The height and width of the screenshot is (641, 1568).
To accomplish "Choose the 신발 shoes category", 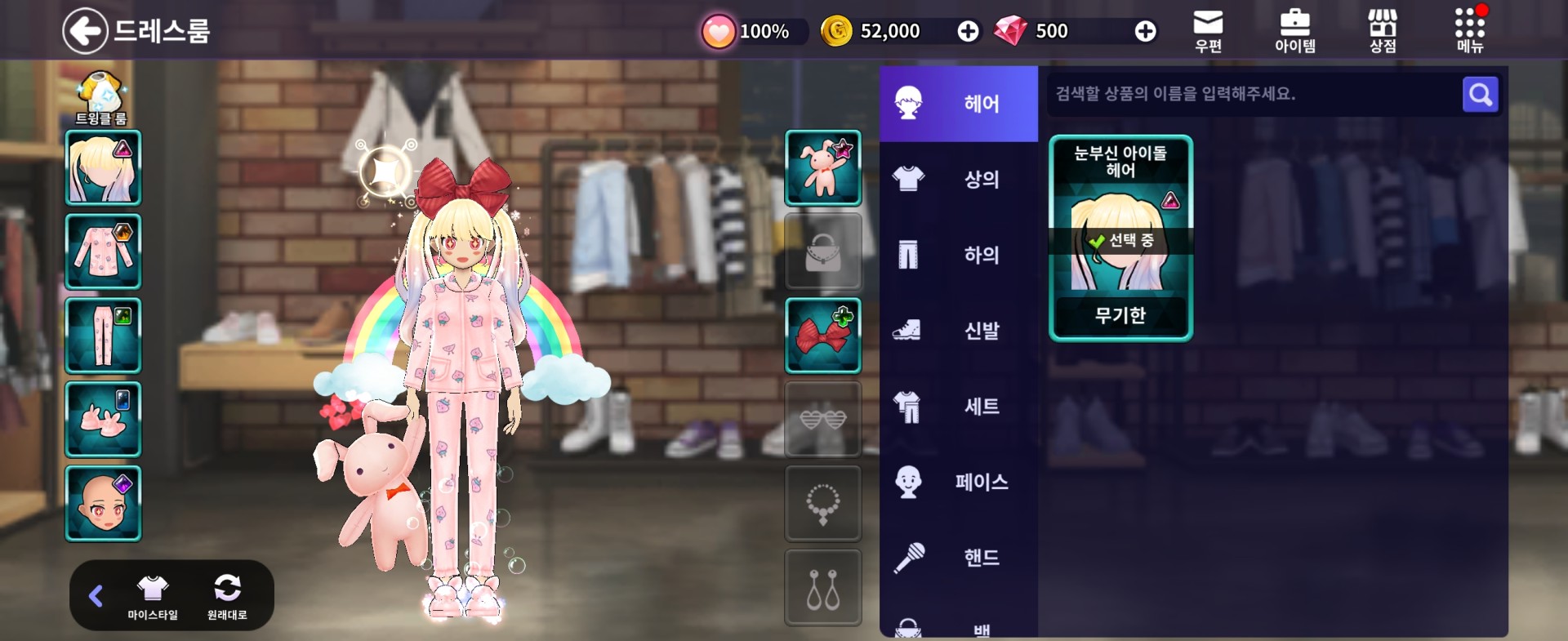I will [x=959, y=331].
